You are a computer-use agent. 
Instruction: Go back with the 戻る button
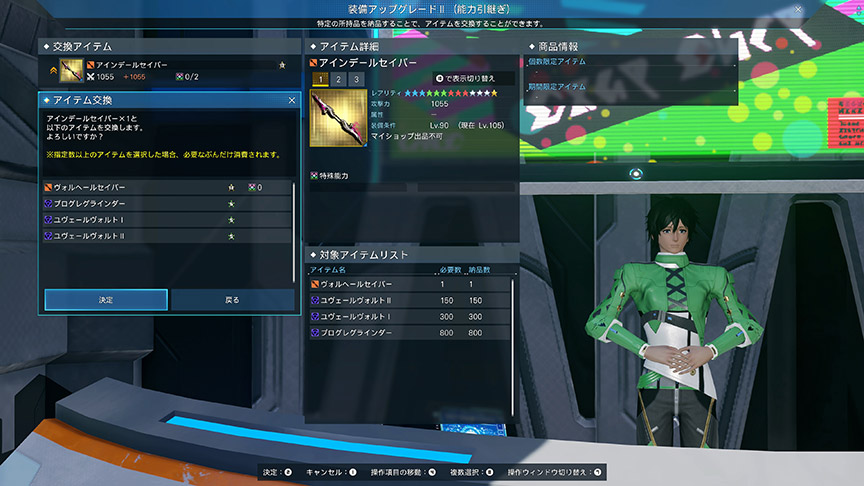pos(232,299)
